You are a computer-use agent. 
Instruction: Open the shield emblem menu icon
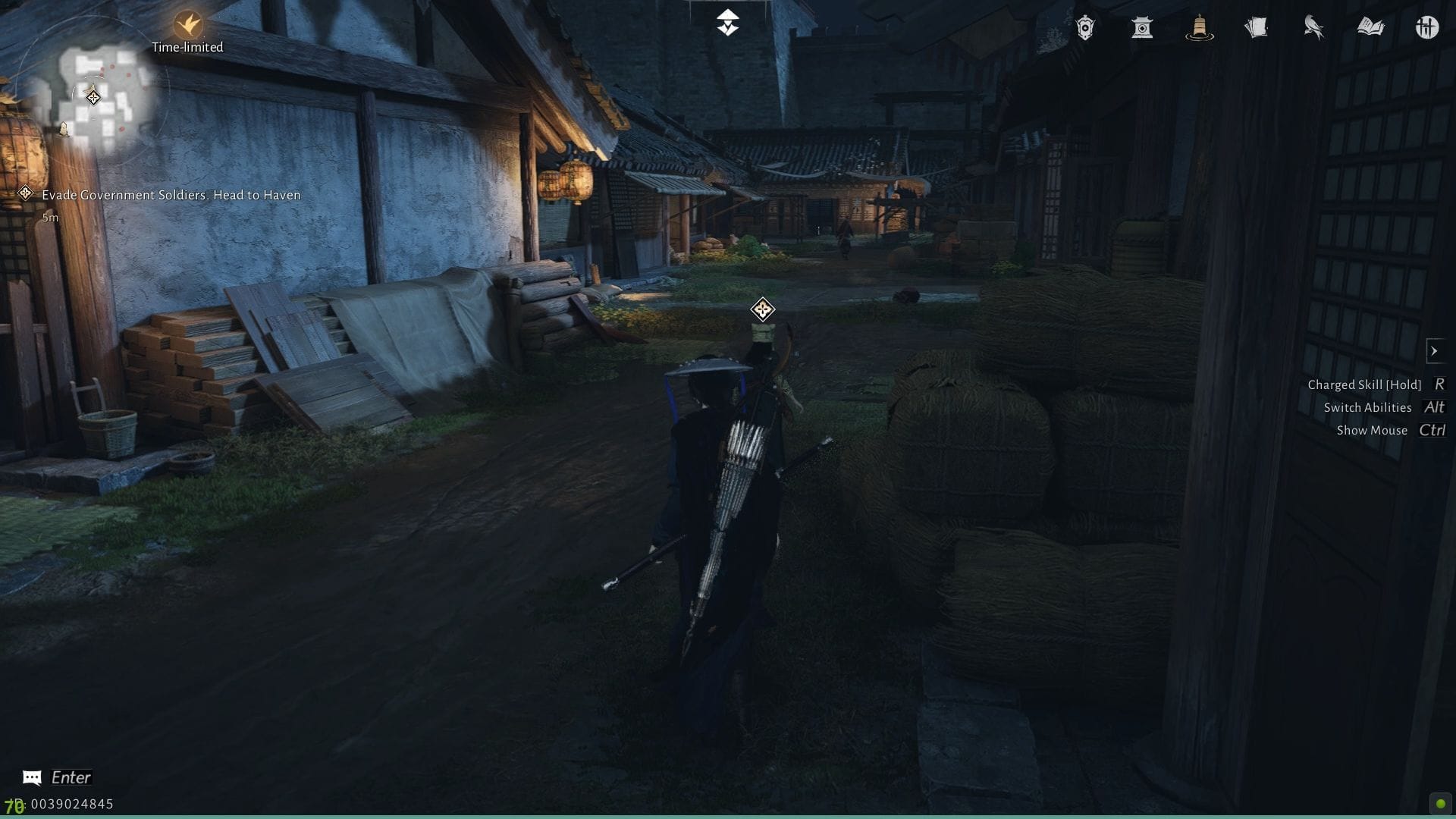(1084, 28)
